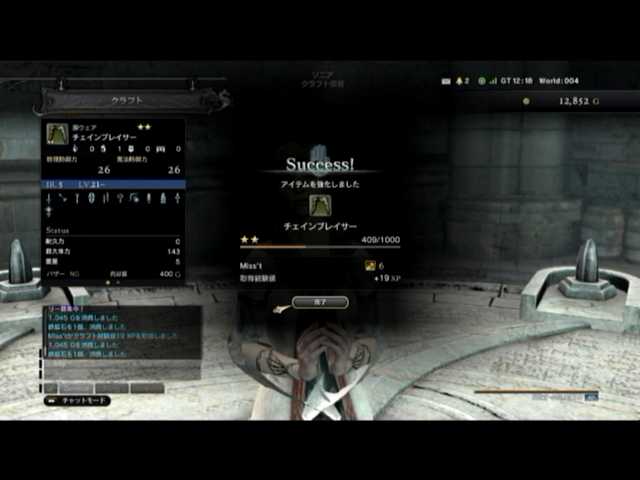Screen dimensions: 640x480
Task: Confirm the Success dialog with 完了 button
Action: (x=320, y=301)
